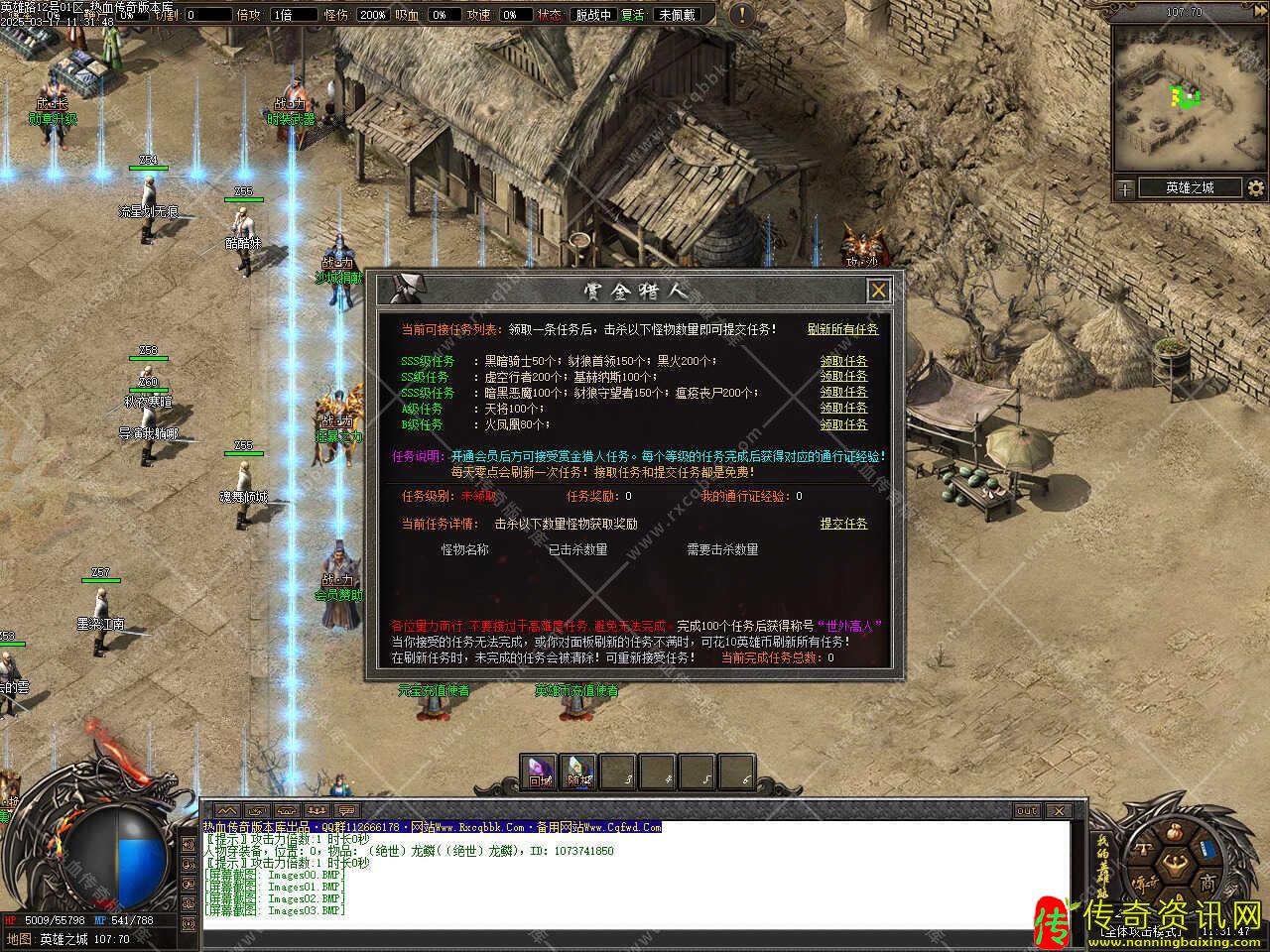Use the 随机 random teleport hotbar slot
The image size is (1270, 952).
pos(578,773)
